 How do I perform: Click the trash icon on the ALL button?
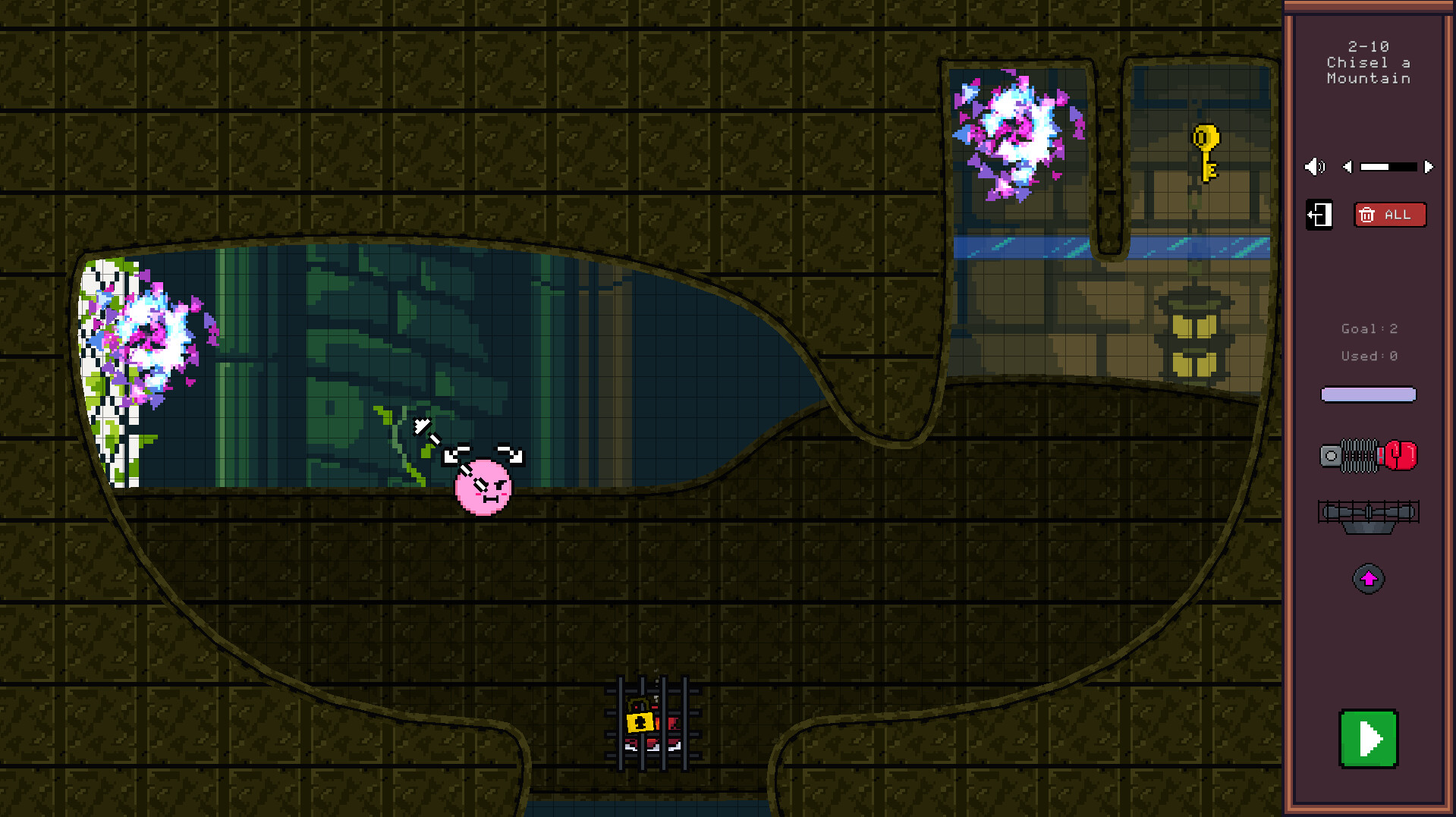(x=1368, y=215)
